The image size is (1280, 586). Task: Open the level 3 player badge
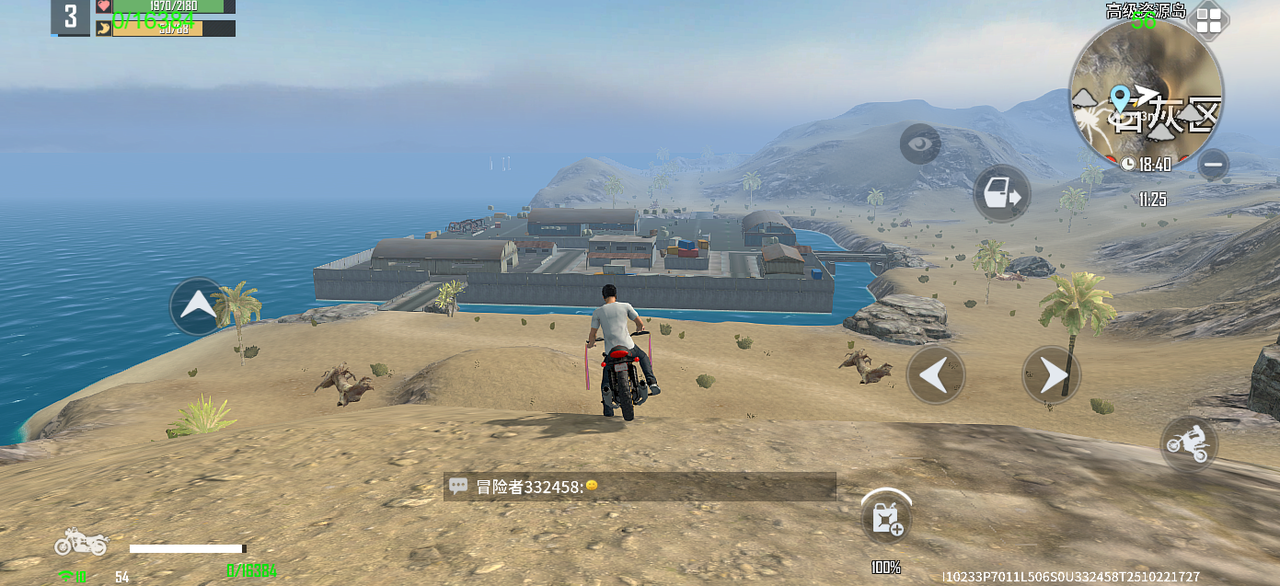tap(71, 17)
